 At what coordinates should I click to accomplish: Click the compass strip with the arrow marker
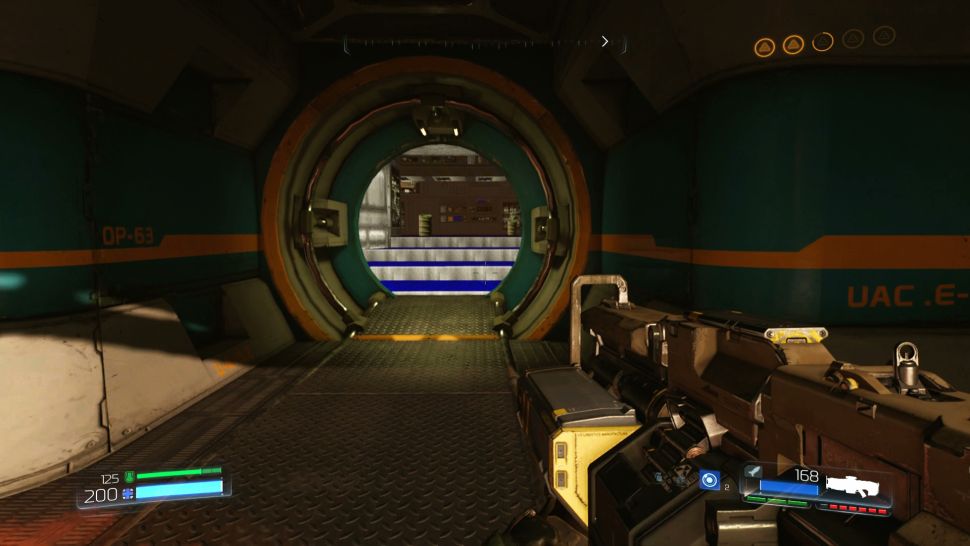[485, 42]
